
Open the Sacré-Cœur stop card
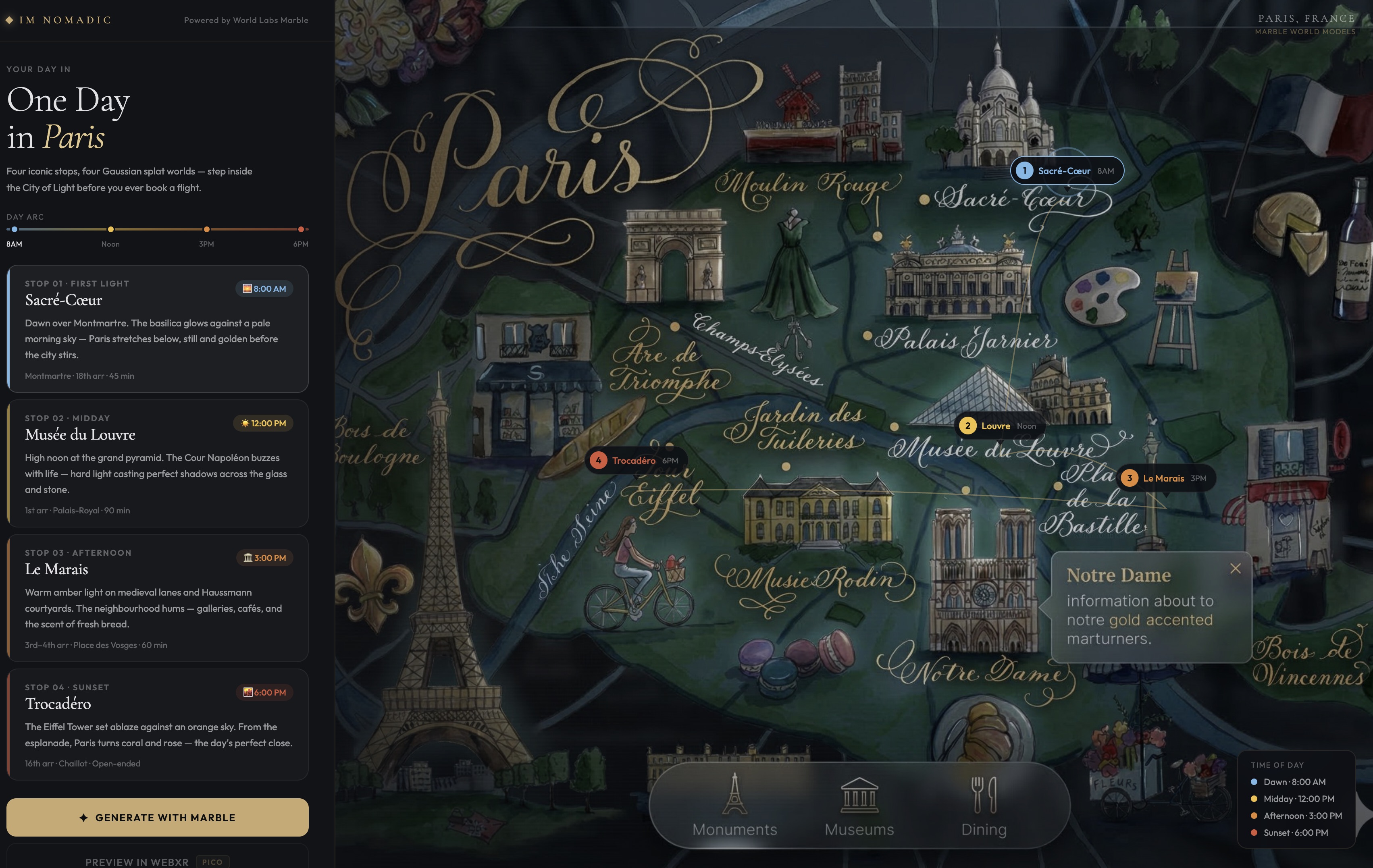pos(157,328)
